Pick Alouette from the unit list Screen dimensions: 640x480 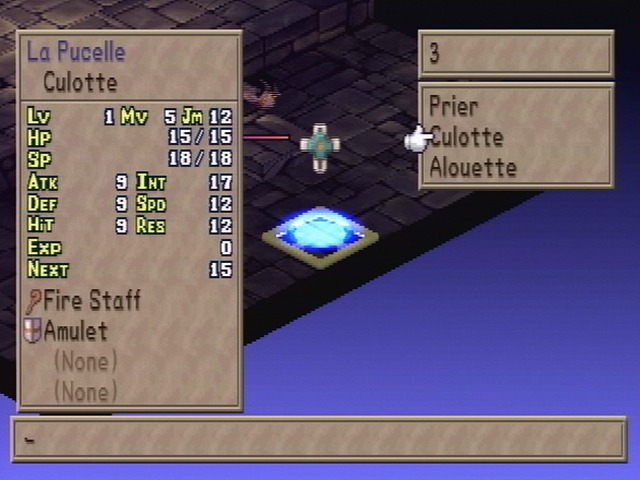pos(473,167)
